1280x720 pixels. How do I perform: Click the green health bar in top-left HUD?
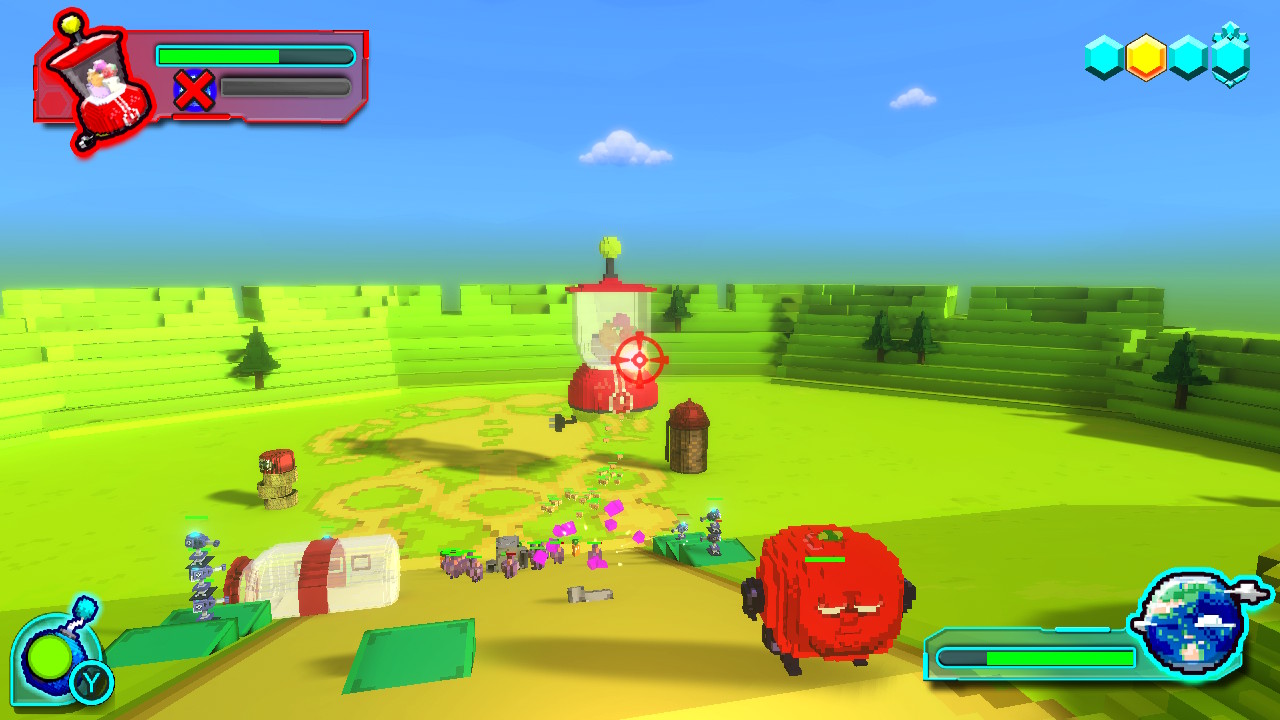pyautogui.click(x=220, y=53)
